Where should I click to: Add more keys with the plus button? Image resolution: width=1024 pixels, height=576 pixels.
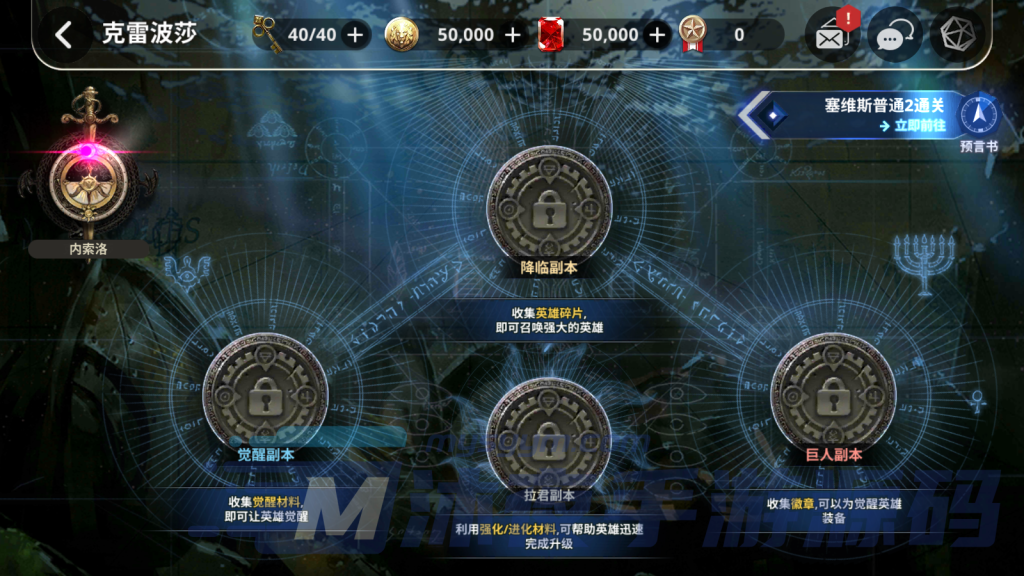pos(355,35)
